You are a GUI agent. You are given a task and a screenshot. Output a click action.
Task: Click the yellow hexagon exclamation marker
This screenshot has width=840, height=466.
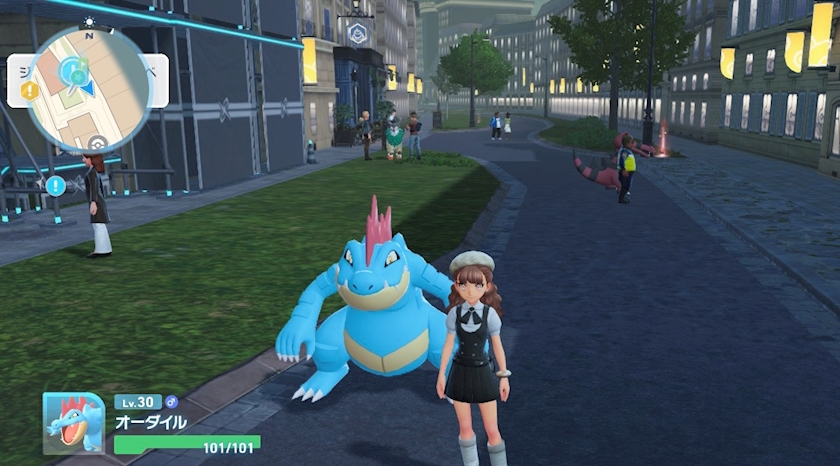pos(30,90)
